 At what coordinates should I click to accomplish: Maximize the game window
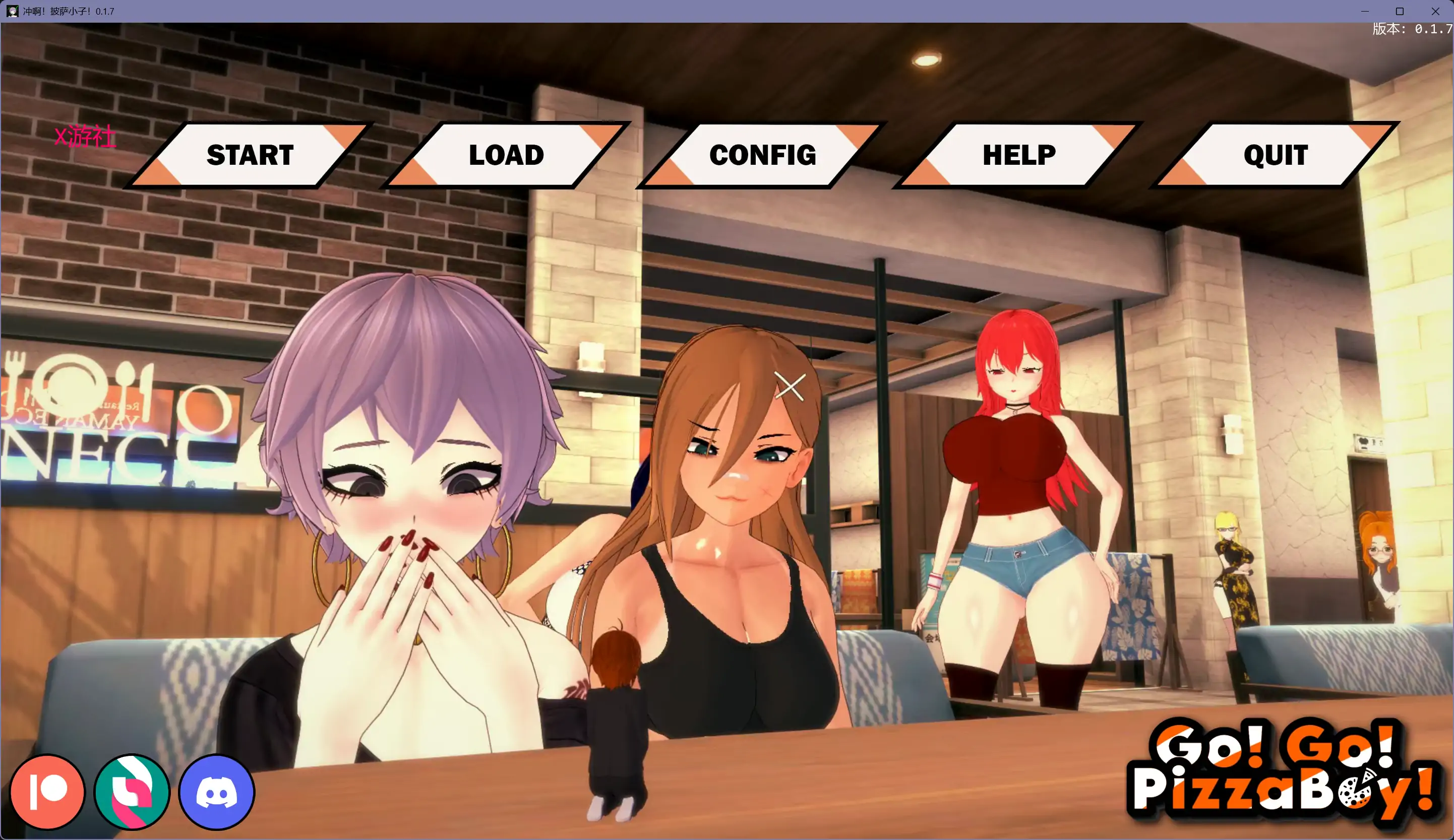coord(1401,11)
